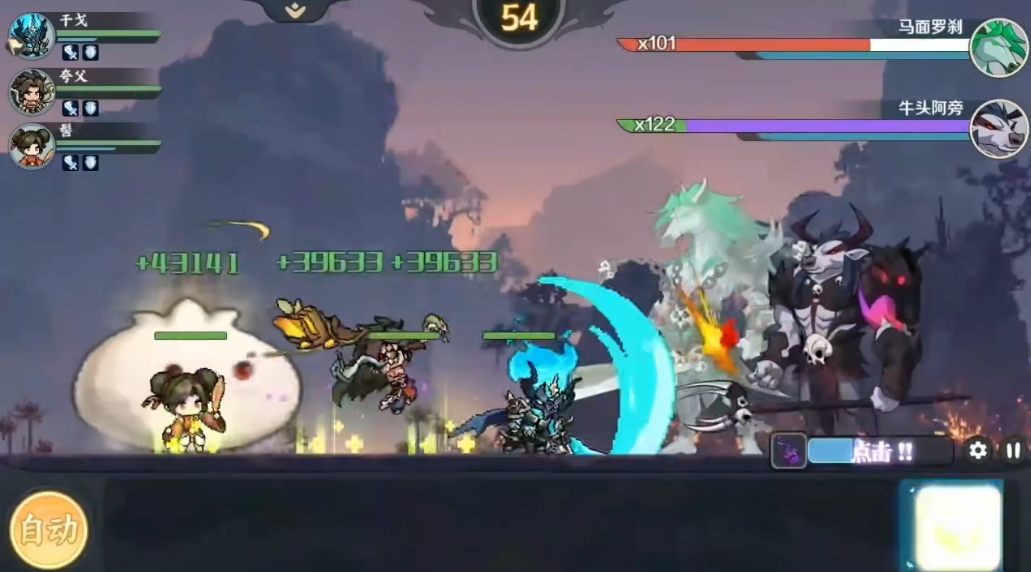Activate the glowing skill card
The image size is (1031, 572).
point(951,526)
